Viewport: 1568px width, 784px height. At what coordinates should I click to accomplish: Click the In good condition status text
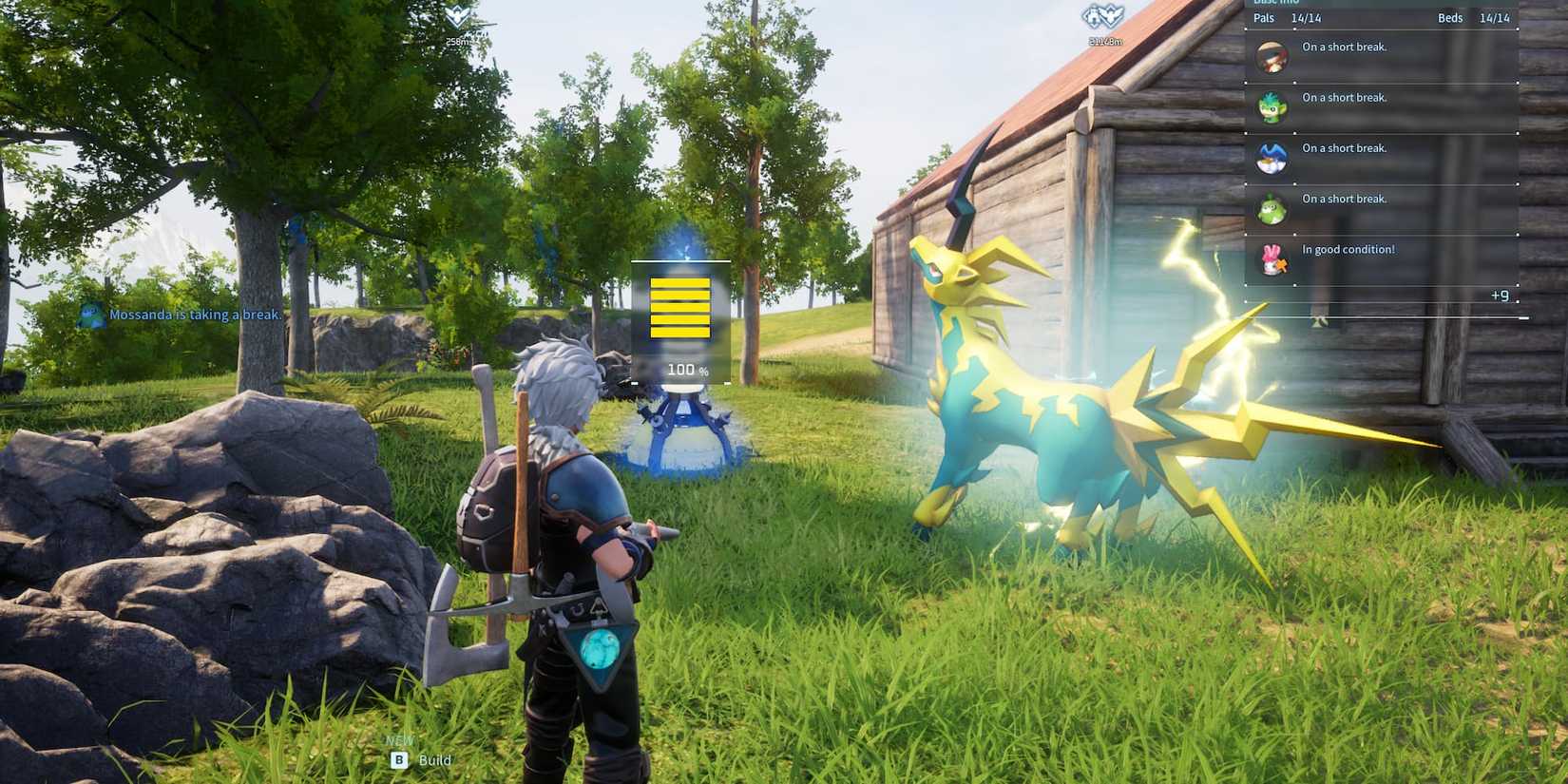click(1347, 249)
